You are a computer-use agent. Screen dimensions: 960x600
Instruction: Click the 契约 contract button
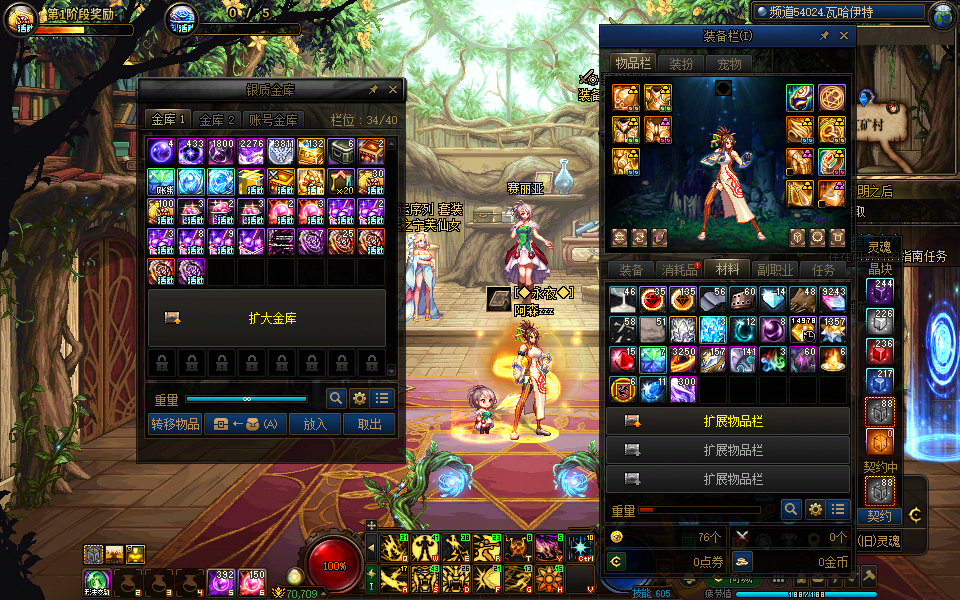click(879, 516)
